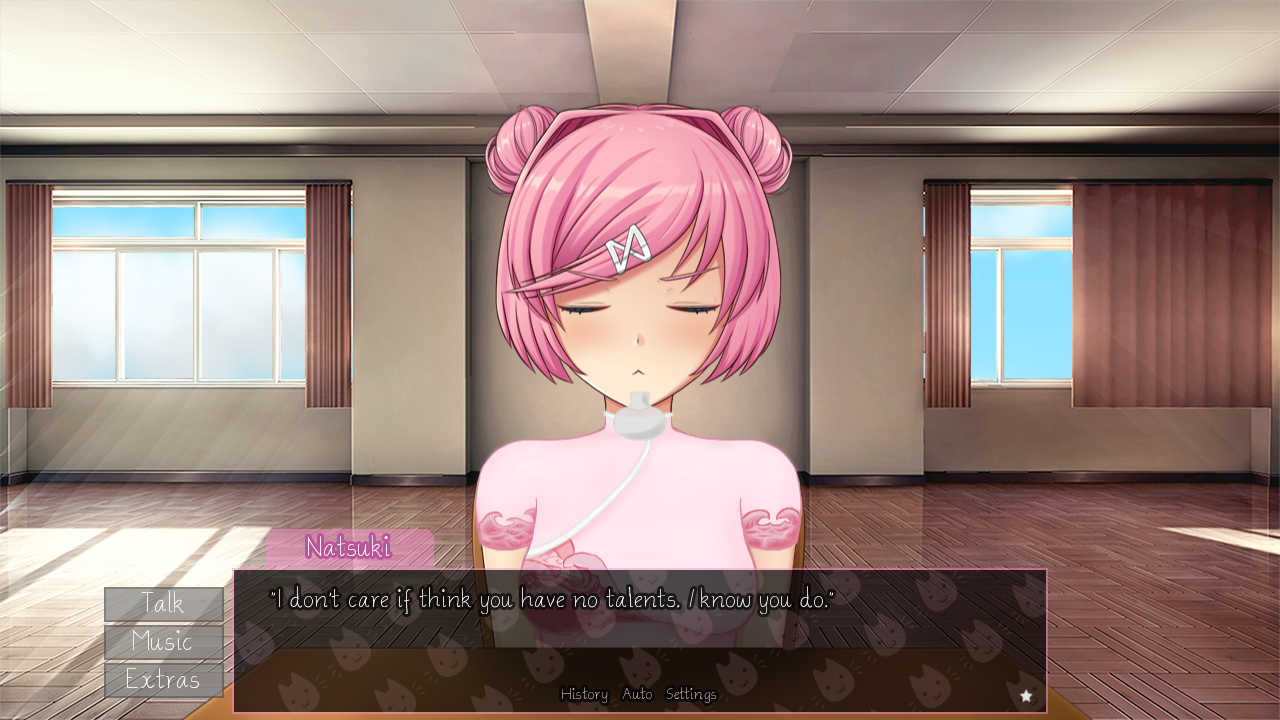Image resolution: width=1280 pixels, height=720 pixels.
Task: Enable Auto-read from the quick menu
Action: [x=637, y=694]
